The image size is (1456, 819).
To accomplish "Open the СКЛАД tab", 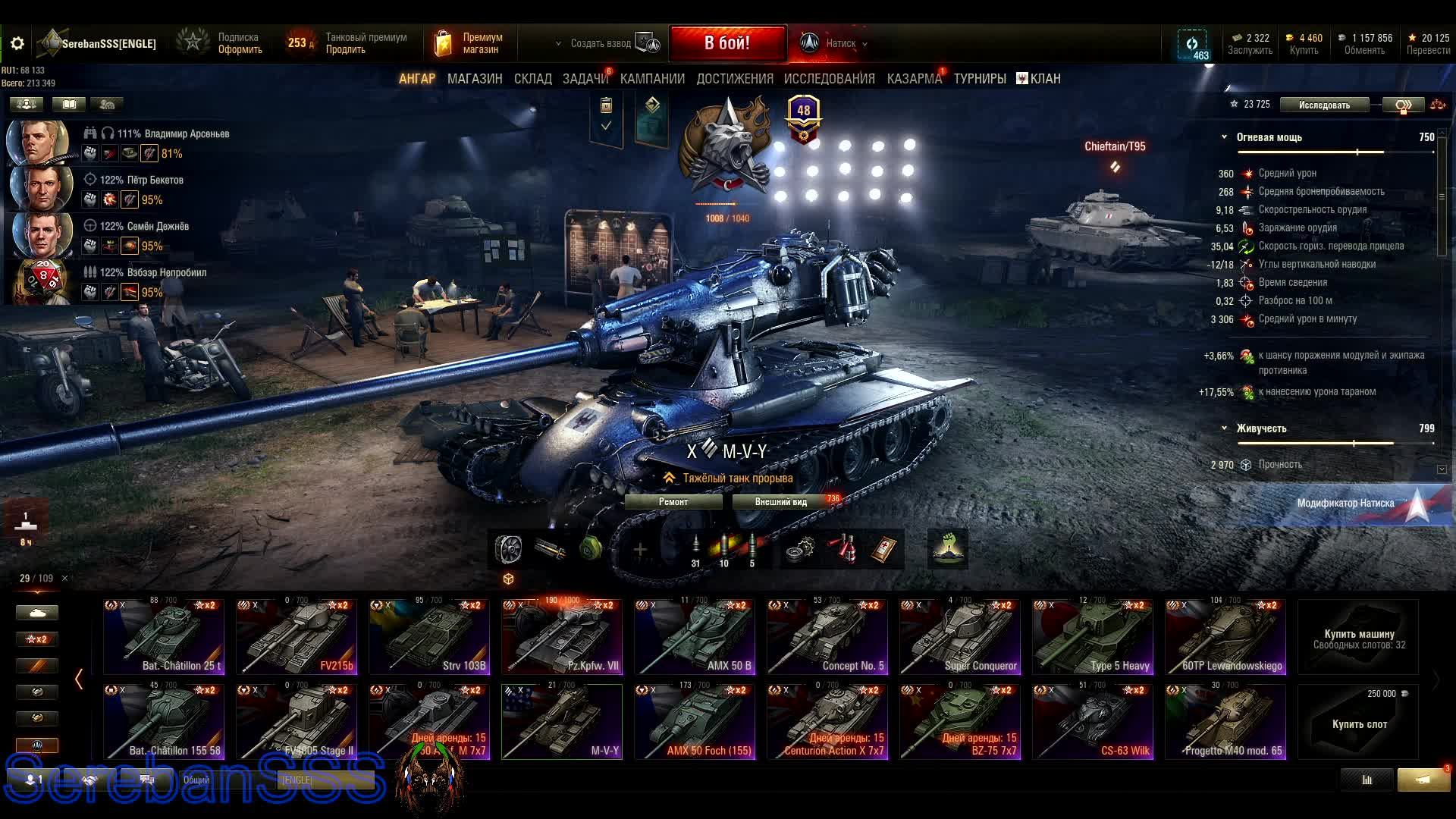I will pos(532,79).
